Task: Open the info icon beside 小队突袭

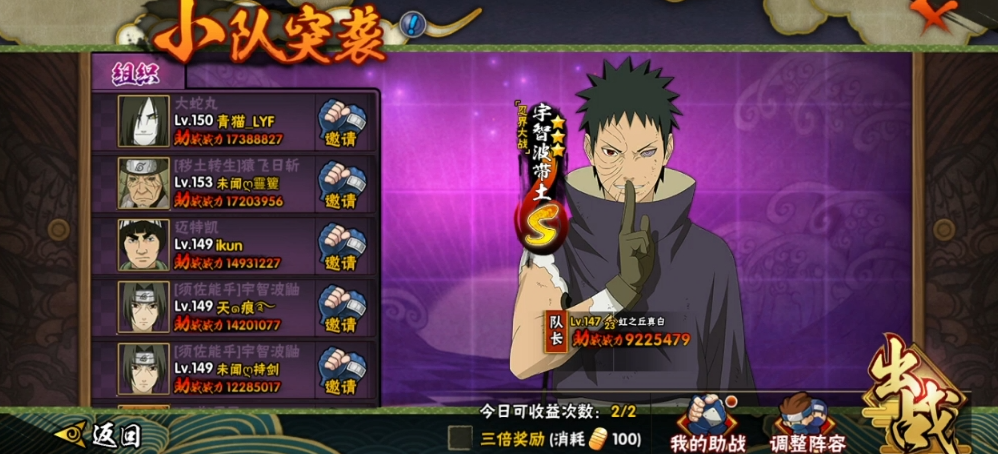Action: [411, 24]
